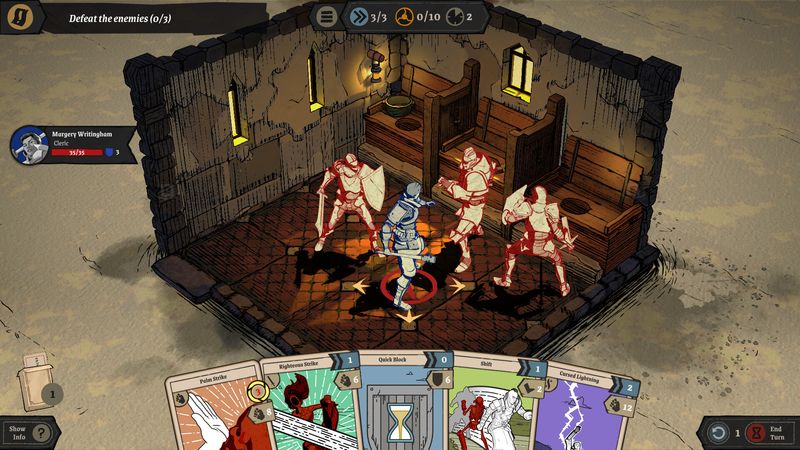
Task: Click the left movement arrow tile
Action: point(359,286)
